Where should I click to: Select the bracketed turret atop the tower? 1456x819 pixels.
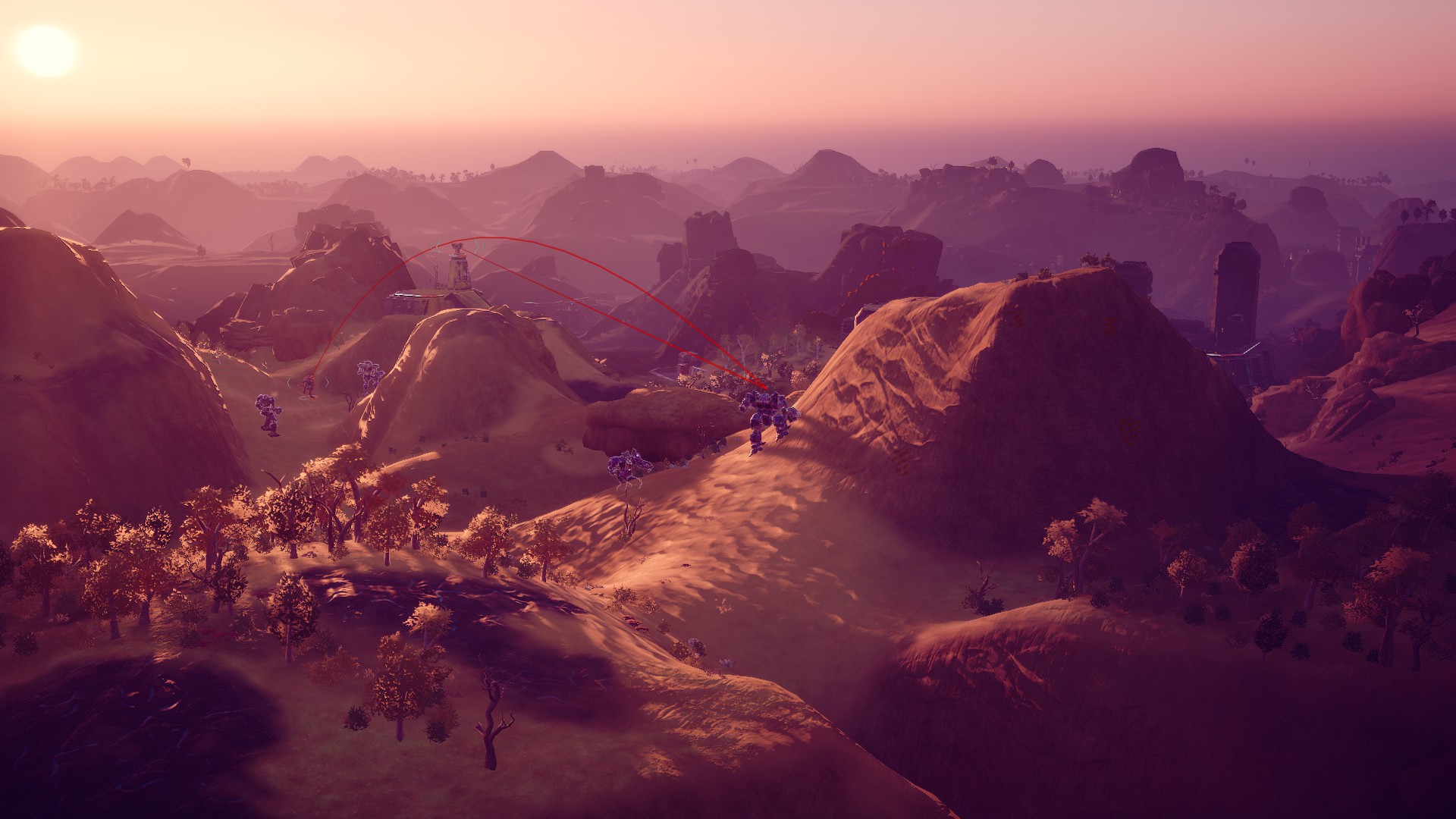point(457,249)
